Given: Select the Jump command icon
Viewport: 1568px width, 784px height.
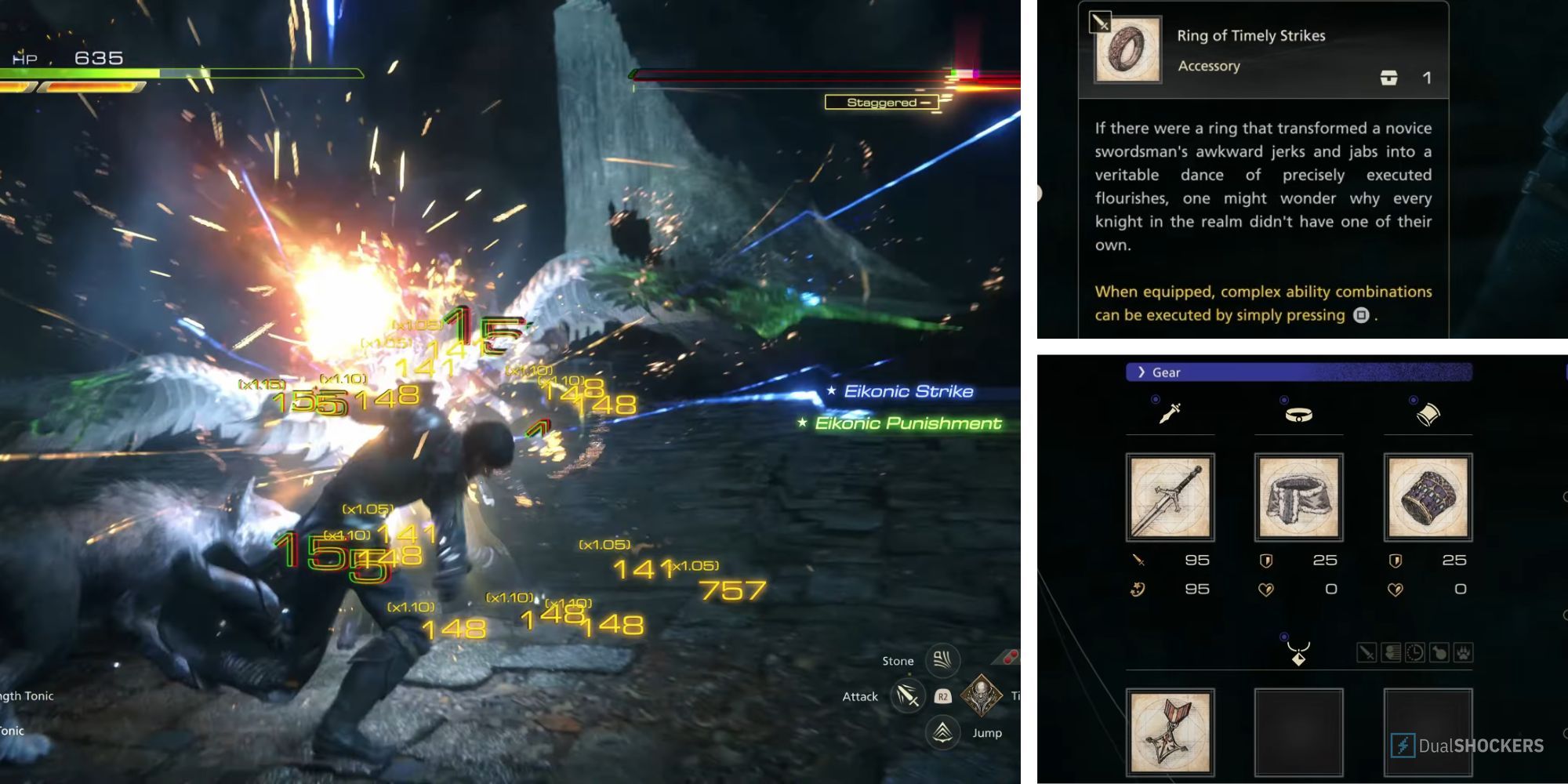Looking at the screenshot, I should [942, 733].
